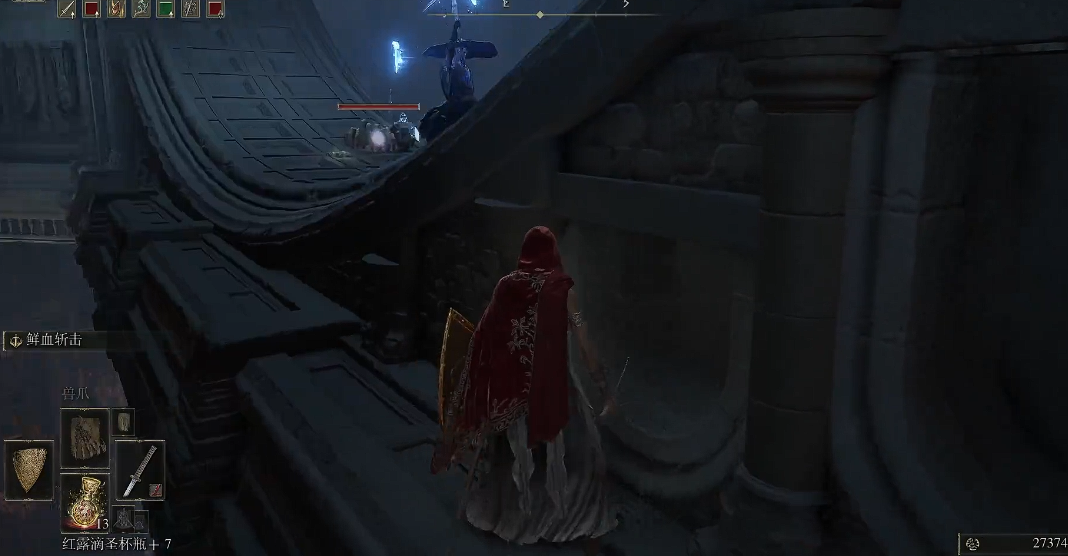Select the Beast Claw spell slot
This screenshot has width=1068, height=556.
point(84,436)
